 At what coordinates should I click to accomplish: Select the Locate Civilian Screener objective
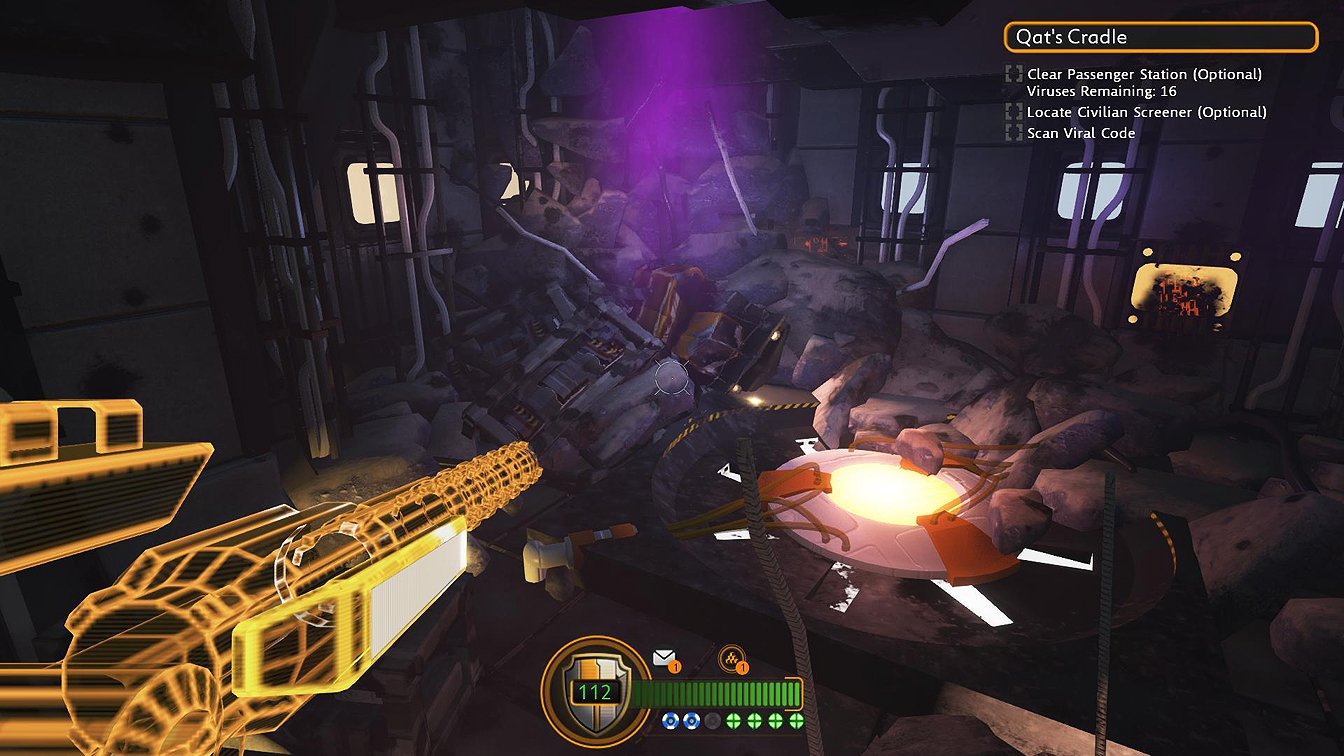(1146, 112)
